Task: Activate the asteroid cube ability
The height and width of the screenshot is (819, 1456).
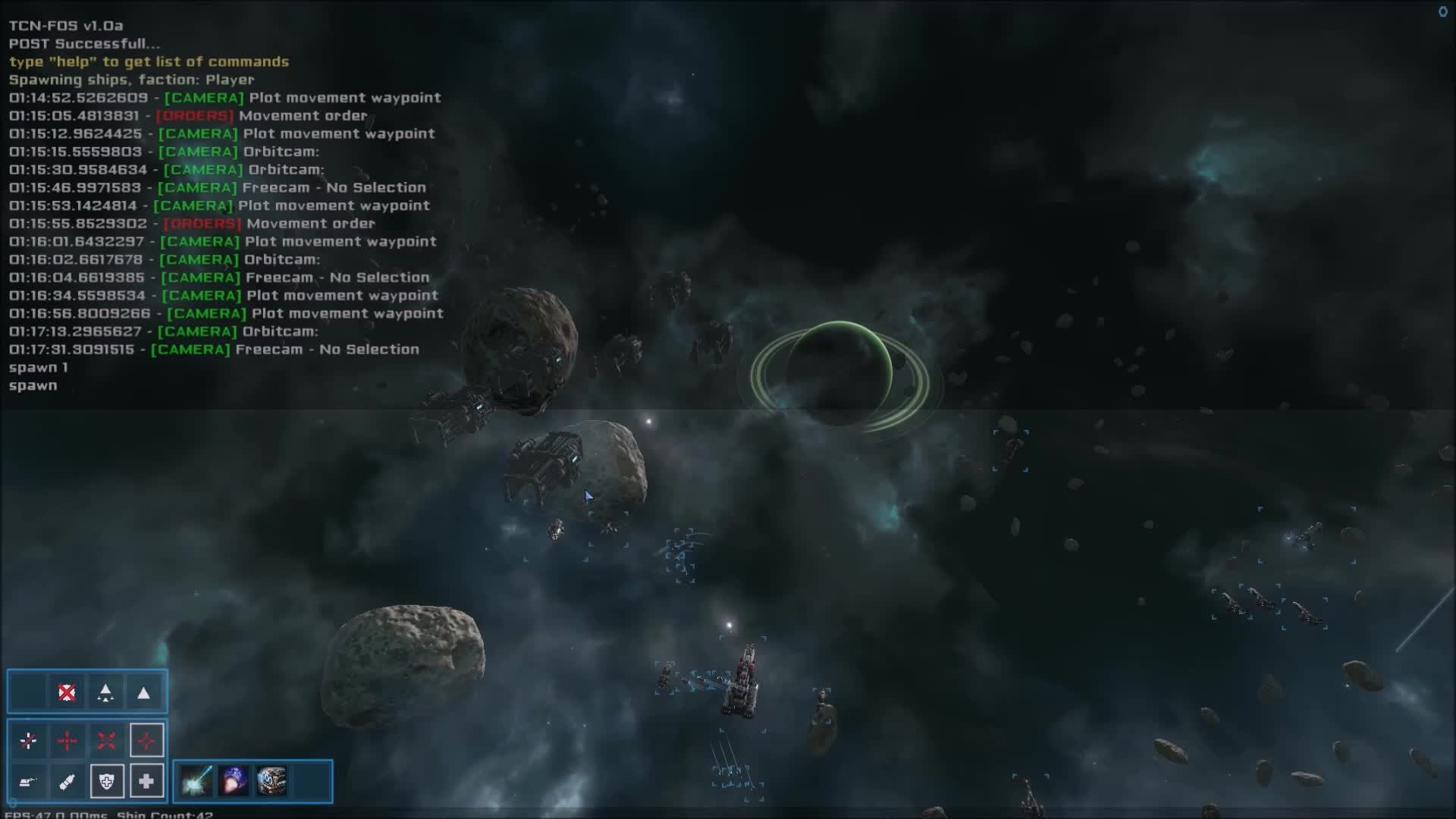Action: click(272, 781)
